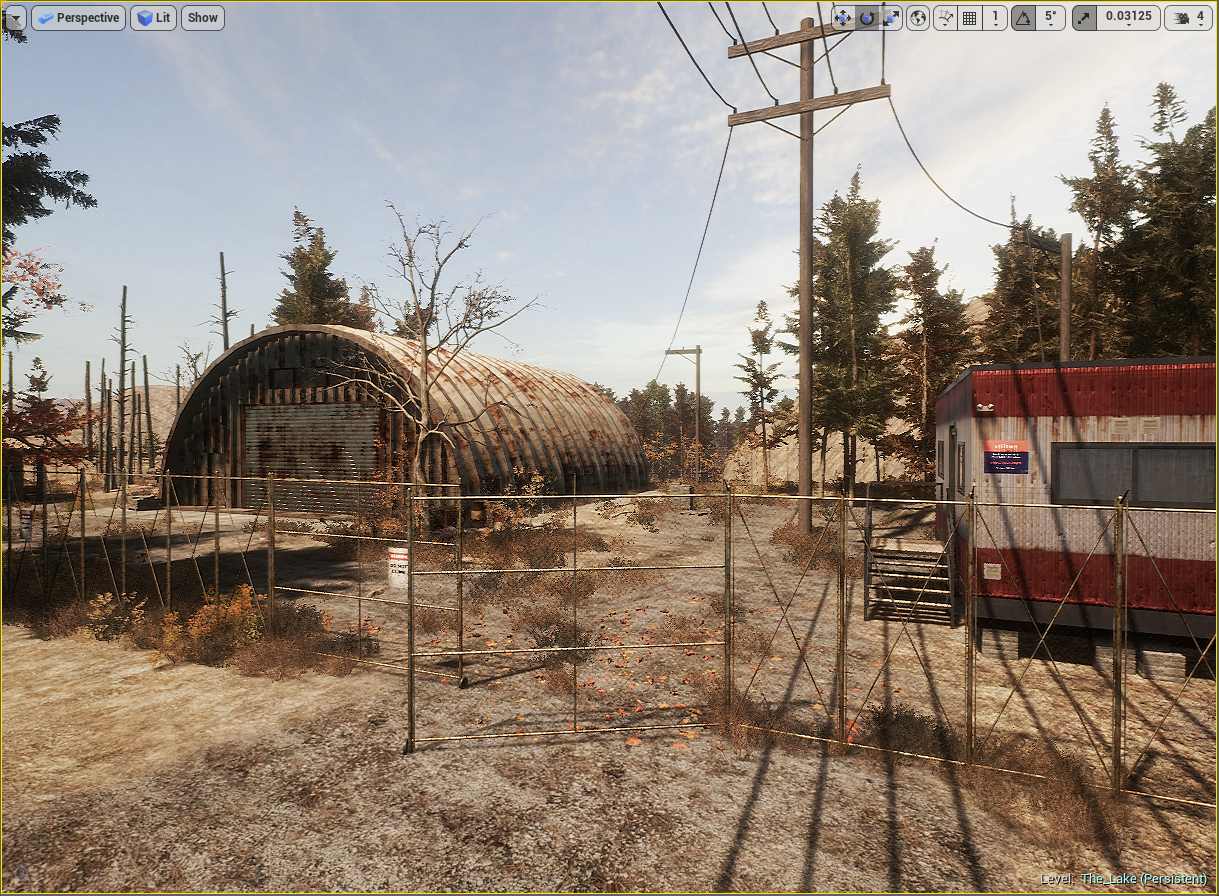
Task: Open the 5° rotation snap value dropdown
Action: (1049, 17)
